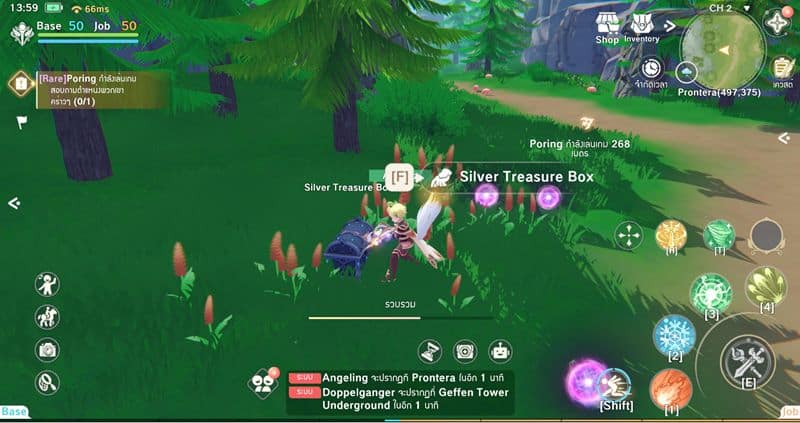Click the Angeling spawn announcement
The width and height of the screenshot is (800, 423).
coord(400,376)
